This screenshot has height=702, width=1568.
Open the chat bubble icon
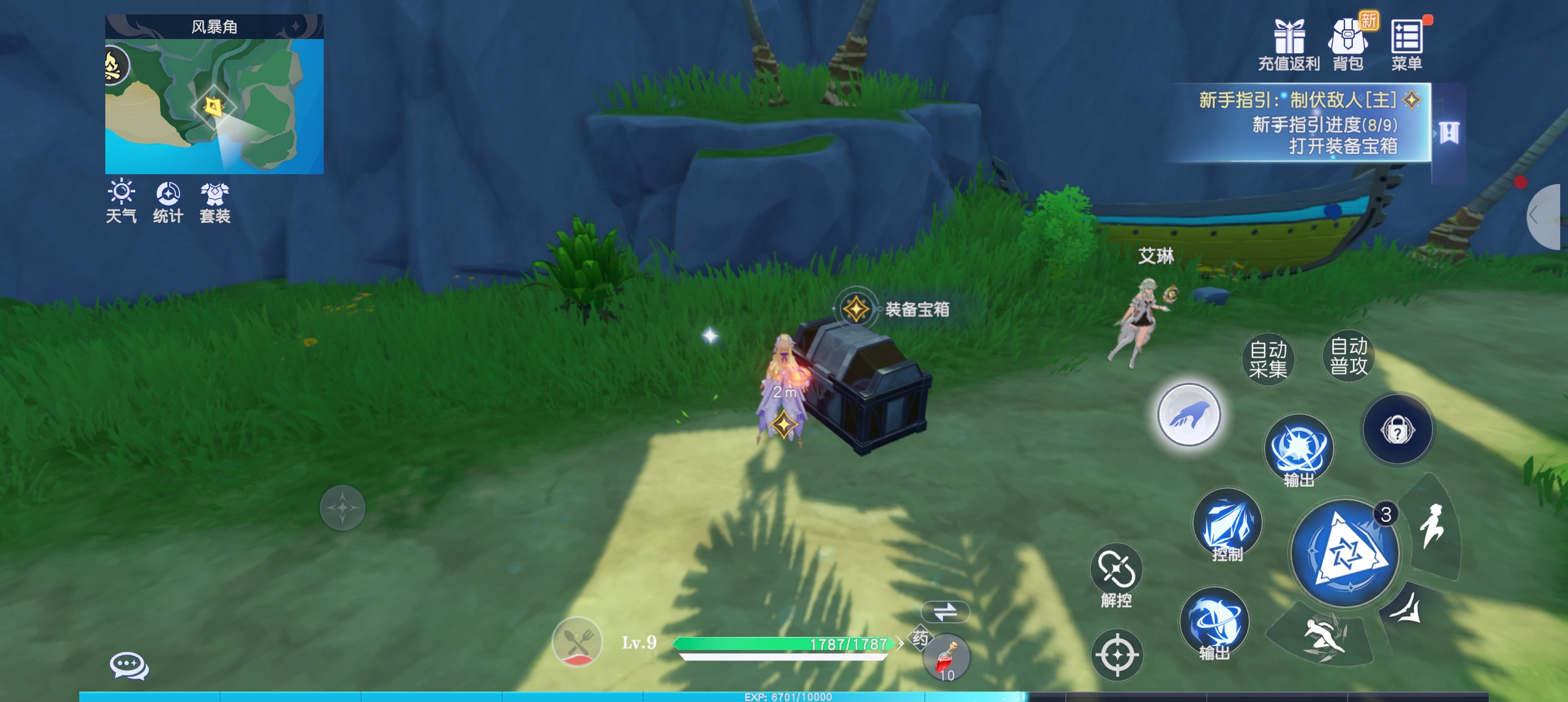click(x=129, y=666)
